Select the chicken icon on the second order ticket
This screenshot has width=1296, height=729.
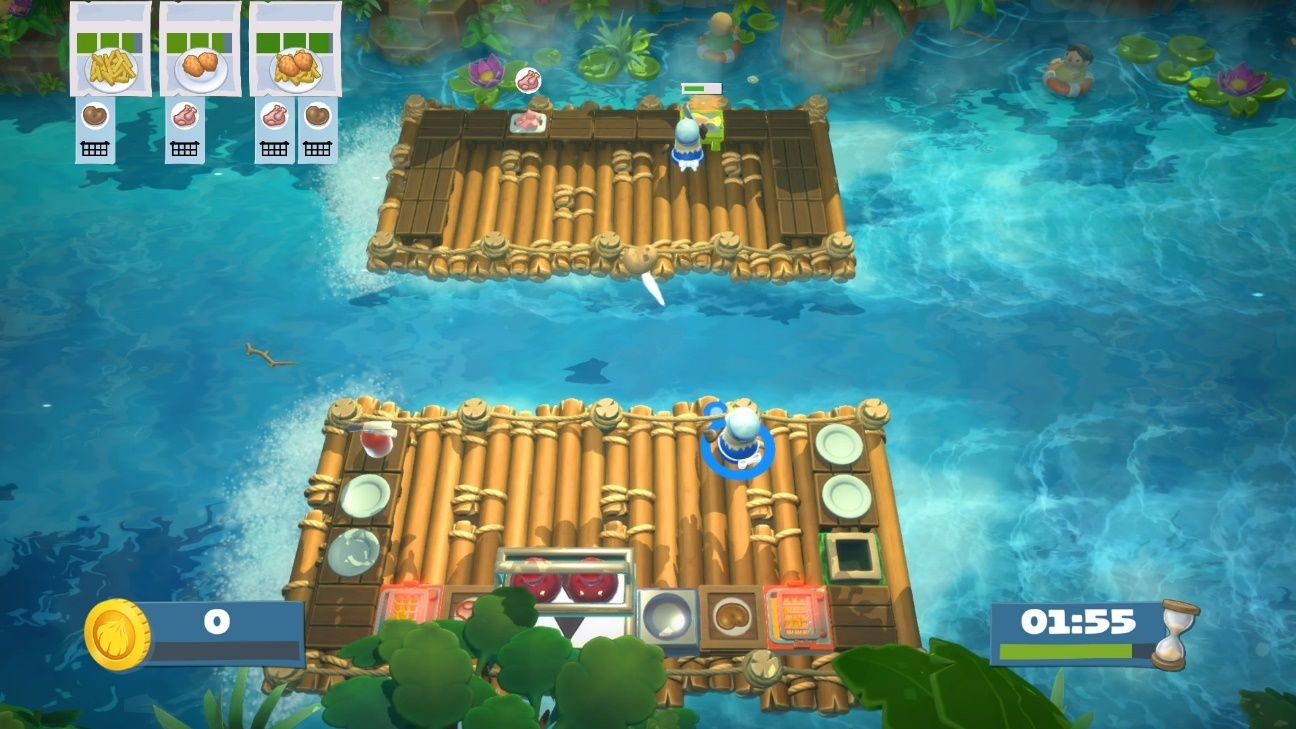[185, 117]
